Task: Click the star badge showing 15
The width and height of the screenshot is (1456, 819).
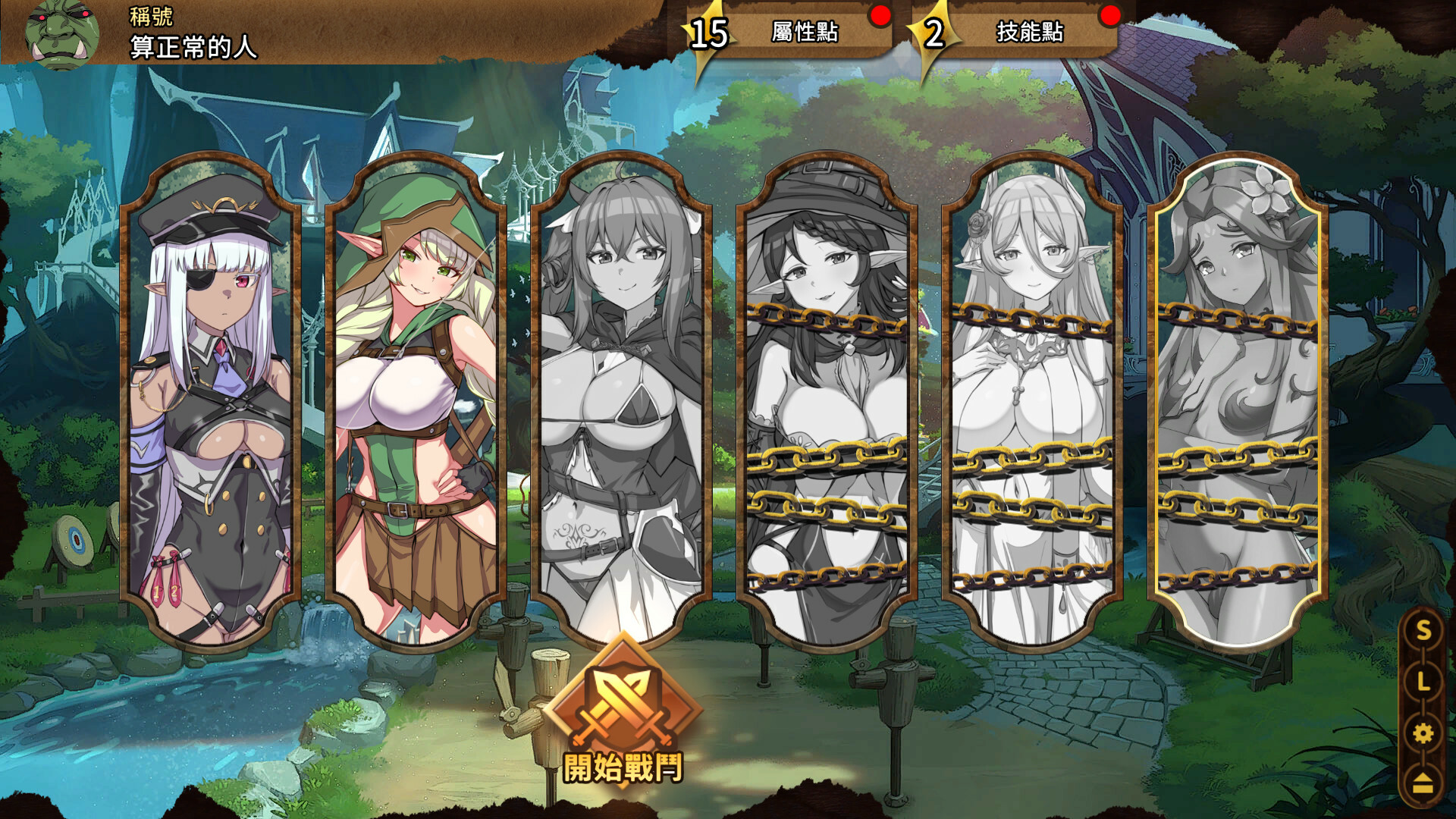Action: tap(708, 33)
